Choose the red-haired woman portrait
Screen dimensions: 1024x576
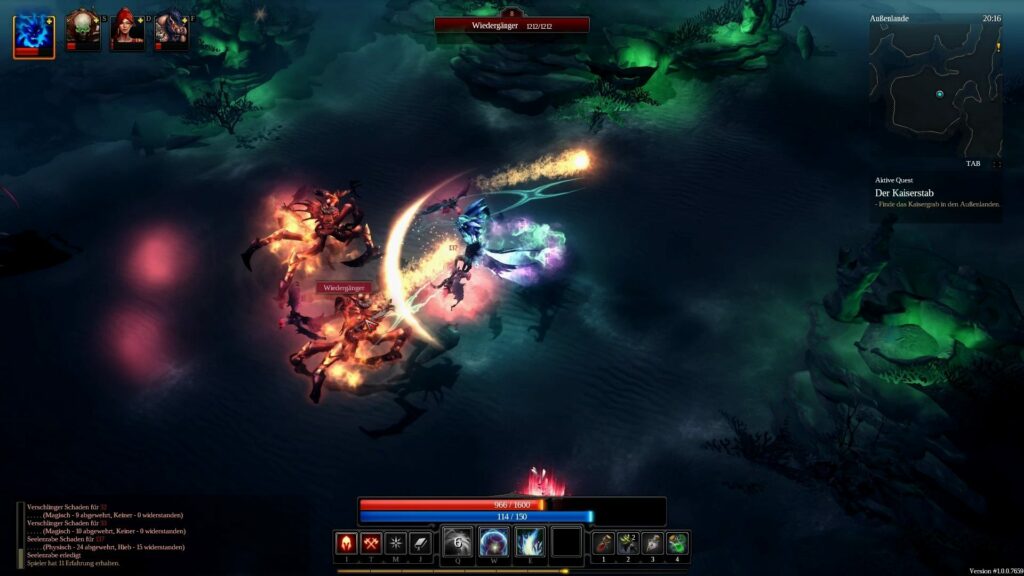click(x=126, y=30)
